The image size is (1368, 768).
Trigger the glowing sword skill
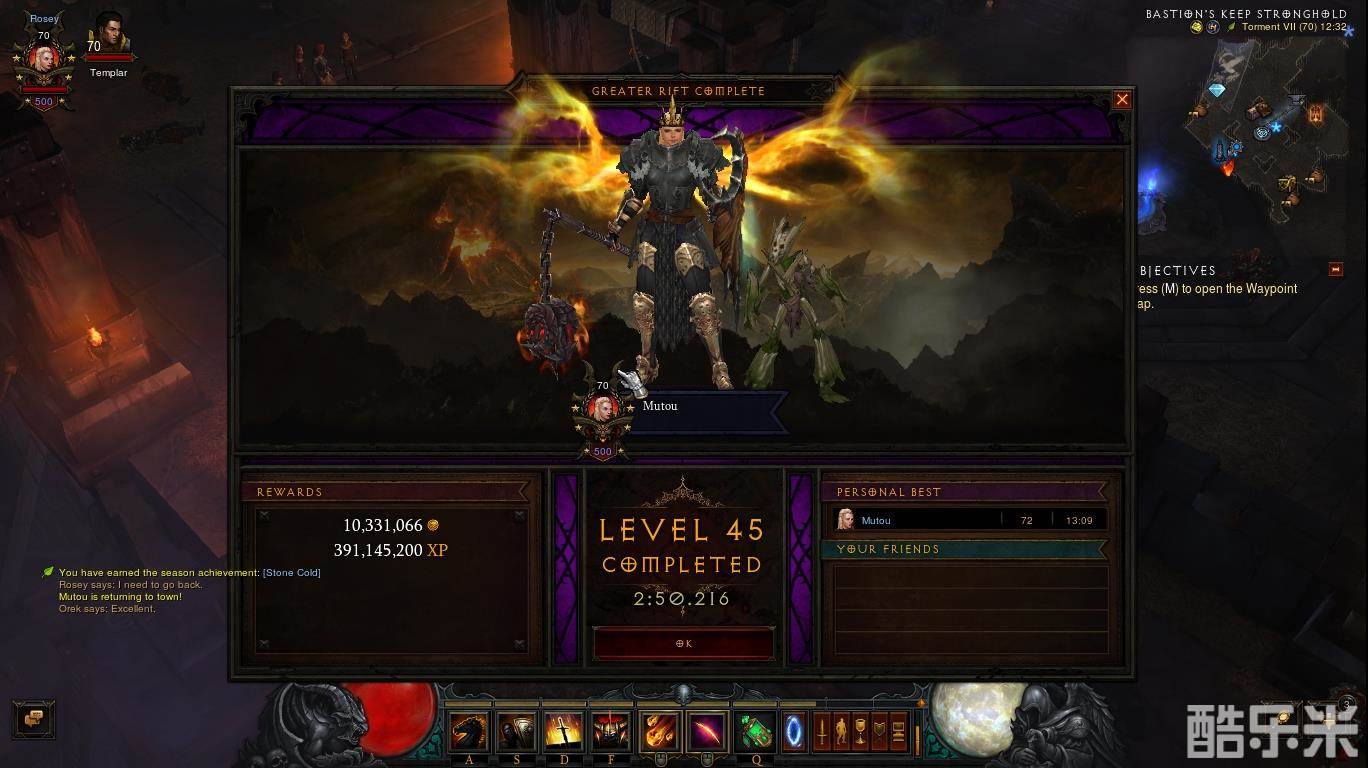(x=563, y=732)
